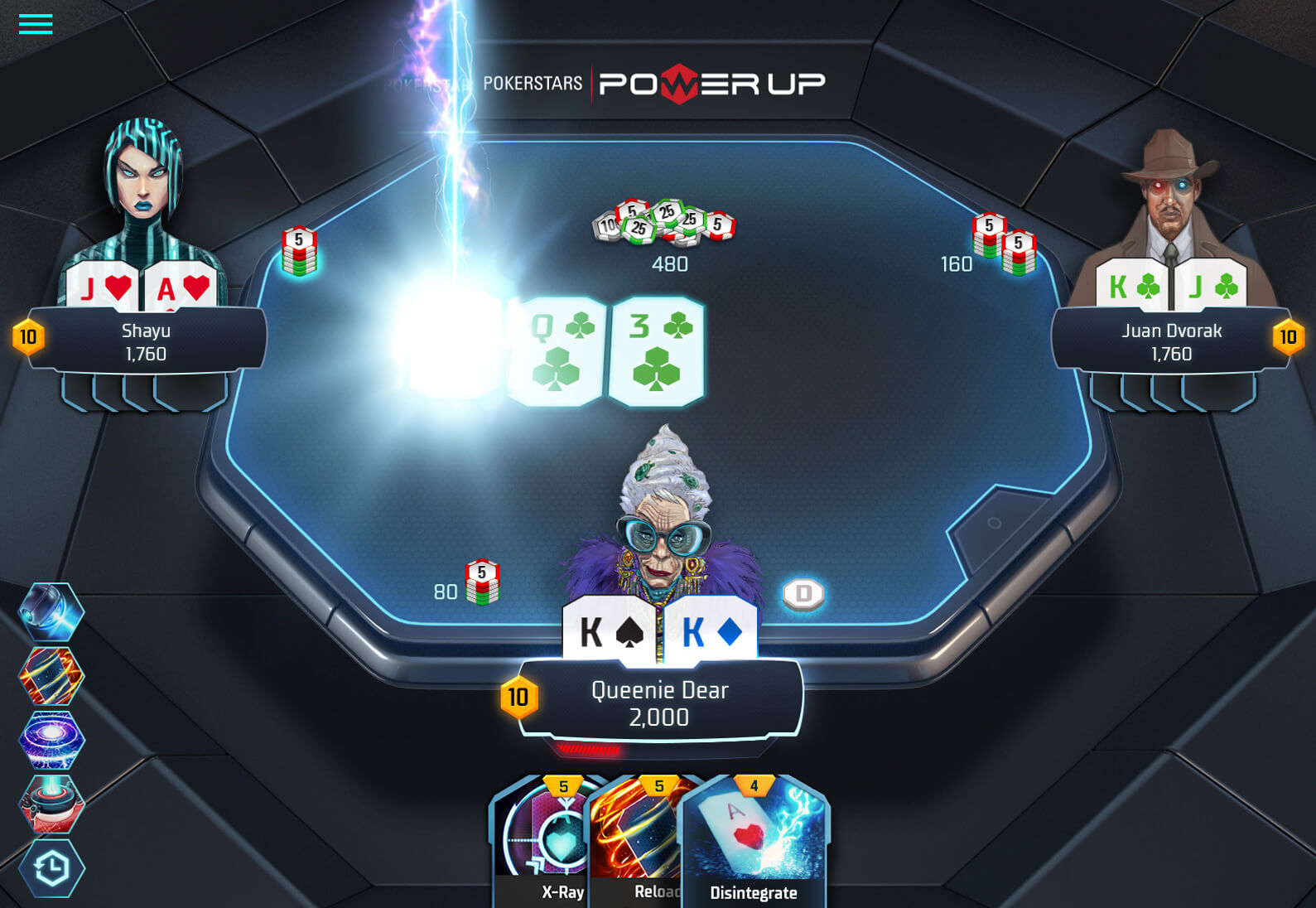Open the hand replay history icon
The image size is (1316, 908).
tap(52, 868)
